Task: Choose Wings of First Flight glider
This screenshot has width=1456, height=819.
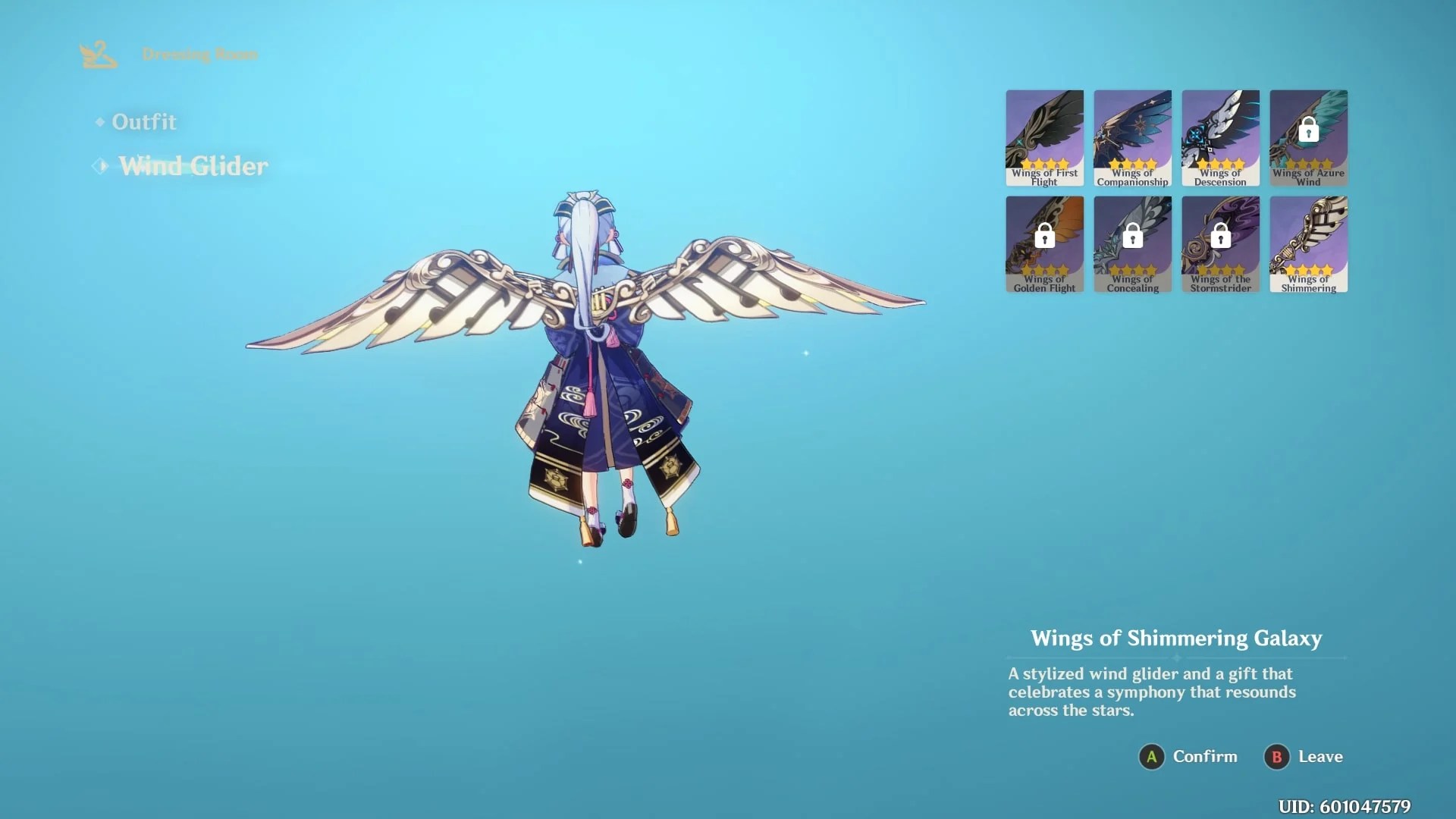Action: [1044, 137]
